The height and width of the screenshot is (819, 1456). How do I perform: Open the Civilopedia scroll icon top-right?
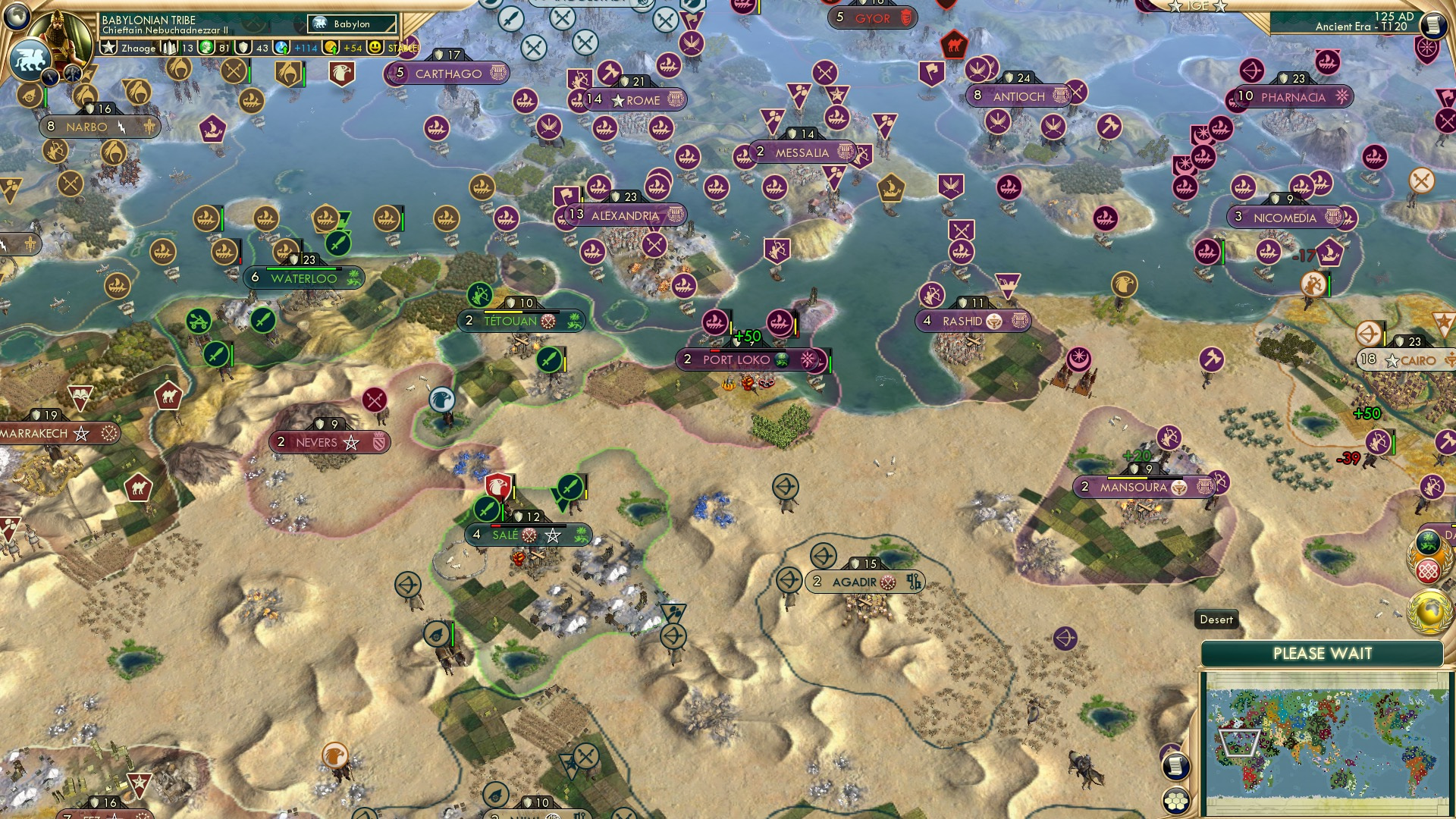(x=1432, y=24)
